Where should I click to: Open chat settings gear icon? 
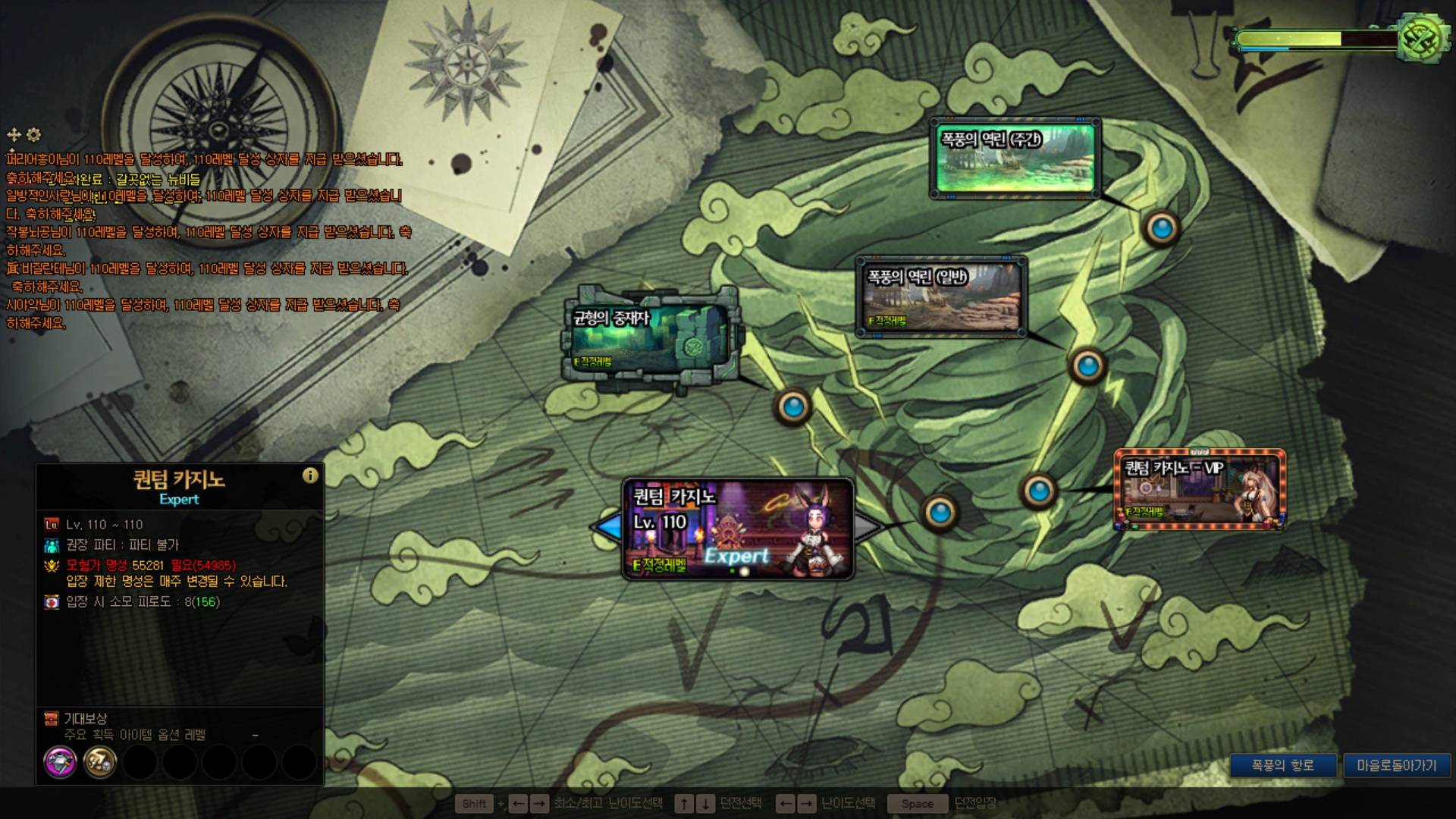pos(34,135)
